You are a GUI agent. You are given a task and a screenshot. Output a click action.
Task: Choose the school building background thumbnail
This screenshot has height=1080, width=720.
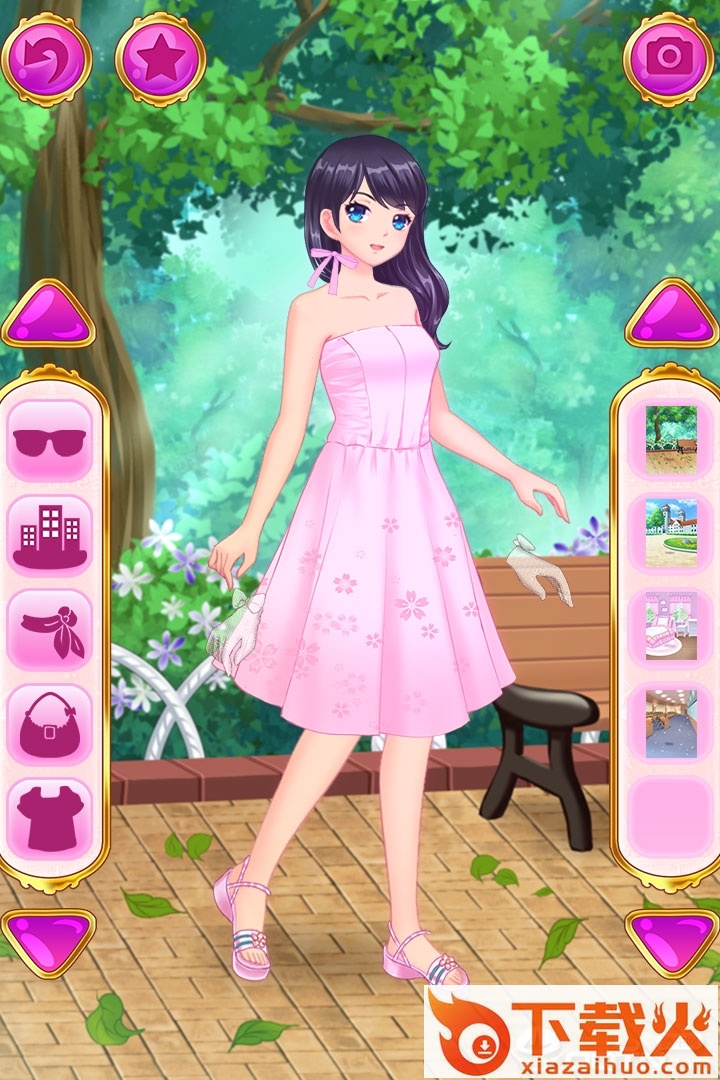tap(671, 534)
